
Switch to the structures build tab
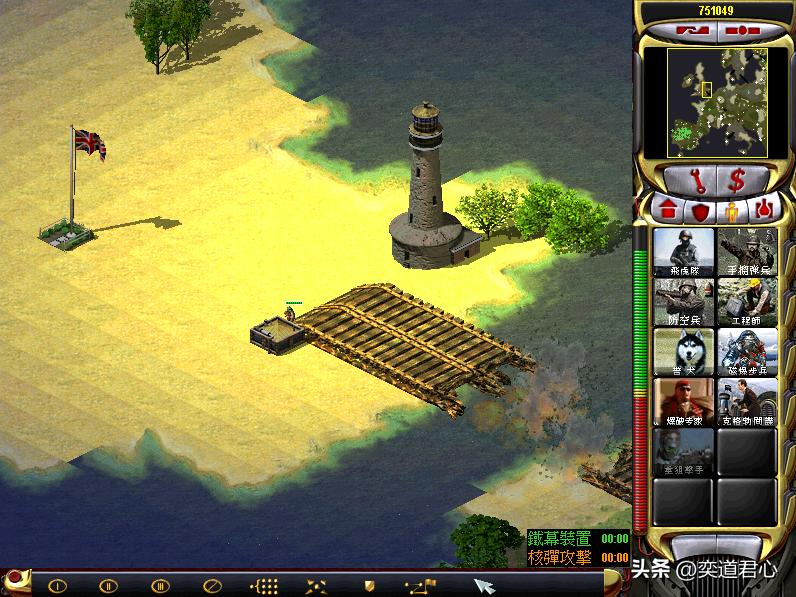click(x=667, y=211)
